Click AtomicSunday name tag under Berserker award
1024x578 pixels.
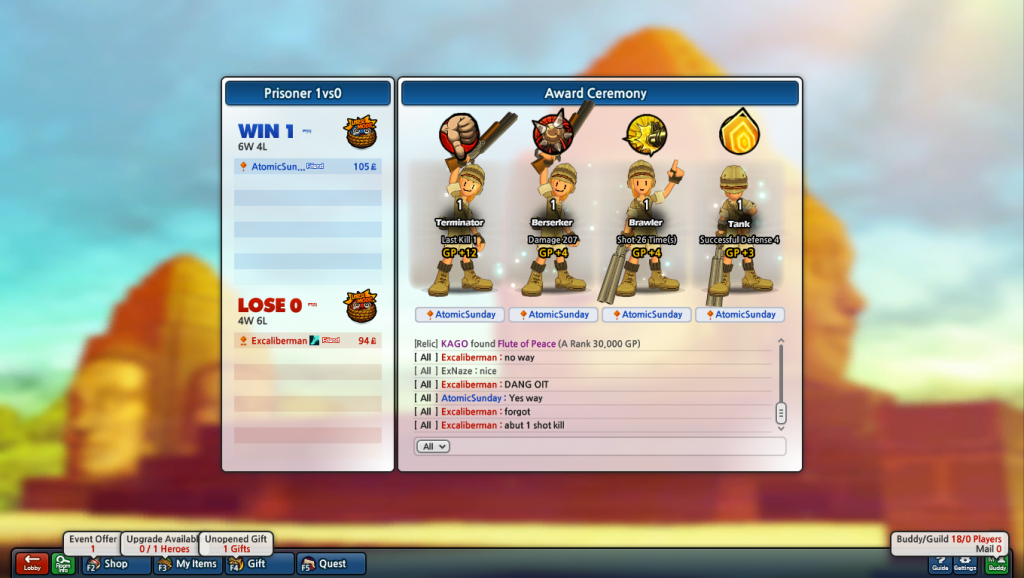tap(554, 314)
